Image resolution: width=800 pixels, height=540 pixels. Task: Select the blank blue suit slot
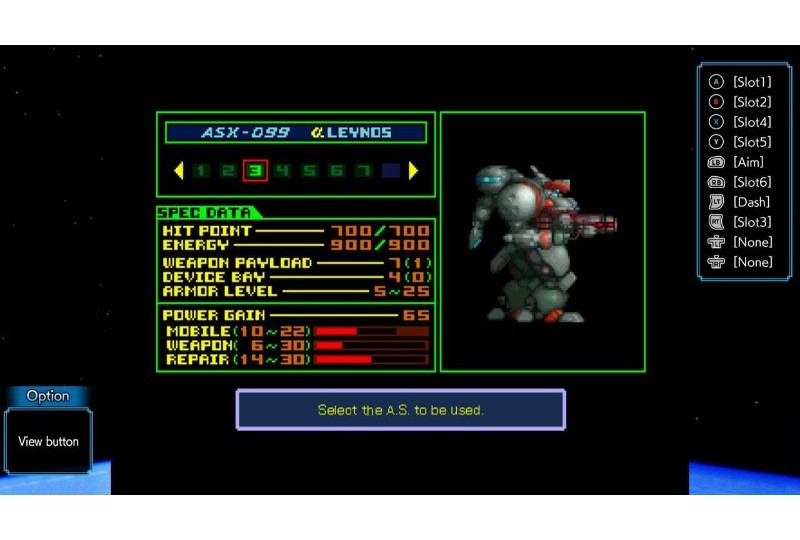[390, 171]
